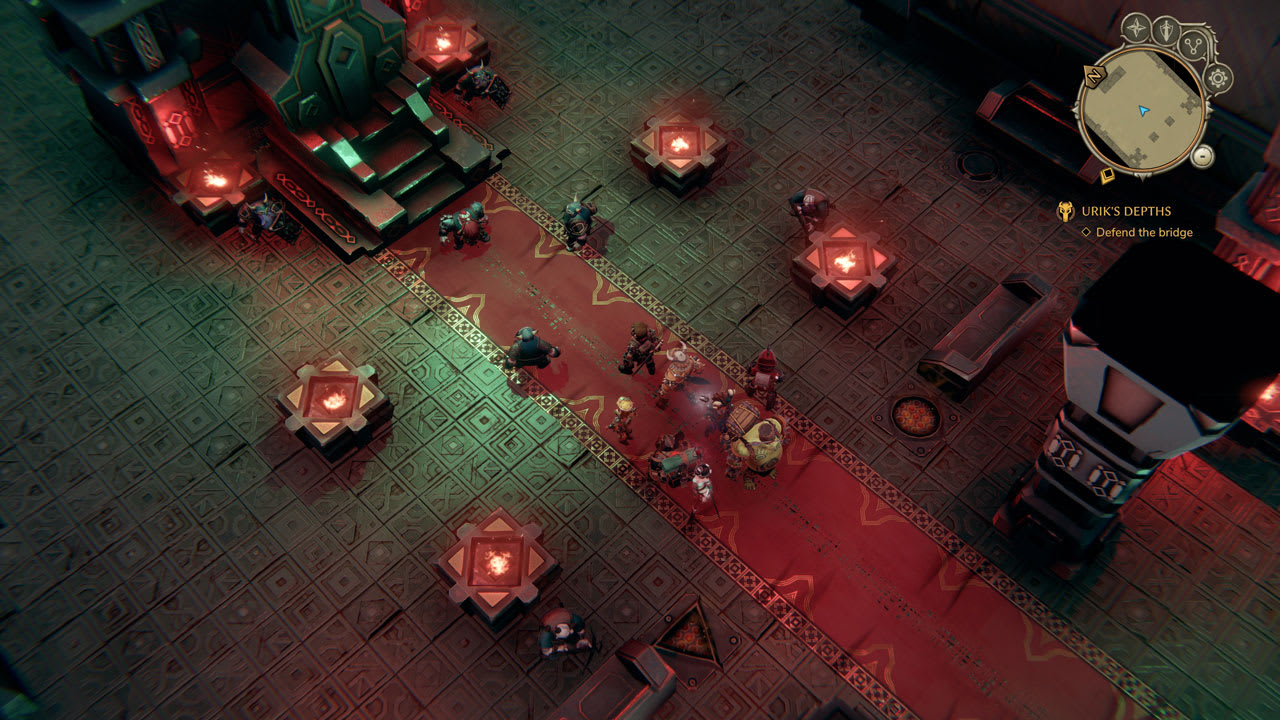Click the skill network node icon above the minimap
The height and width of the screenshot is (720, 1280).
(1191, 45)
